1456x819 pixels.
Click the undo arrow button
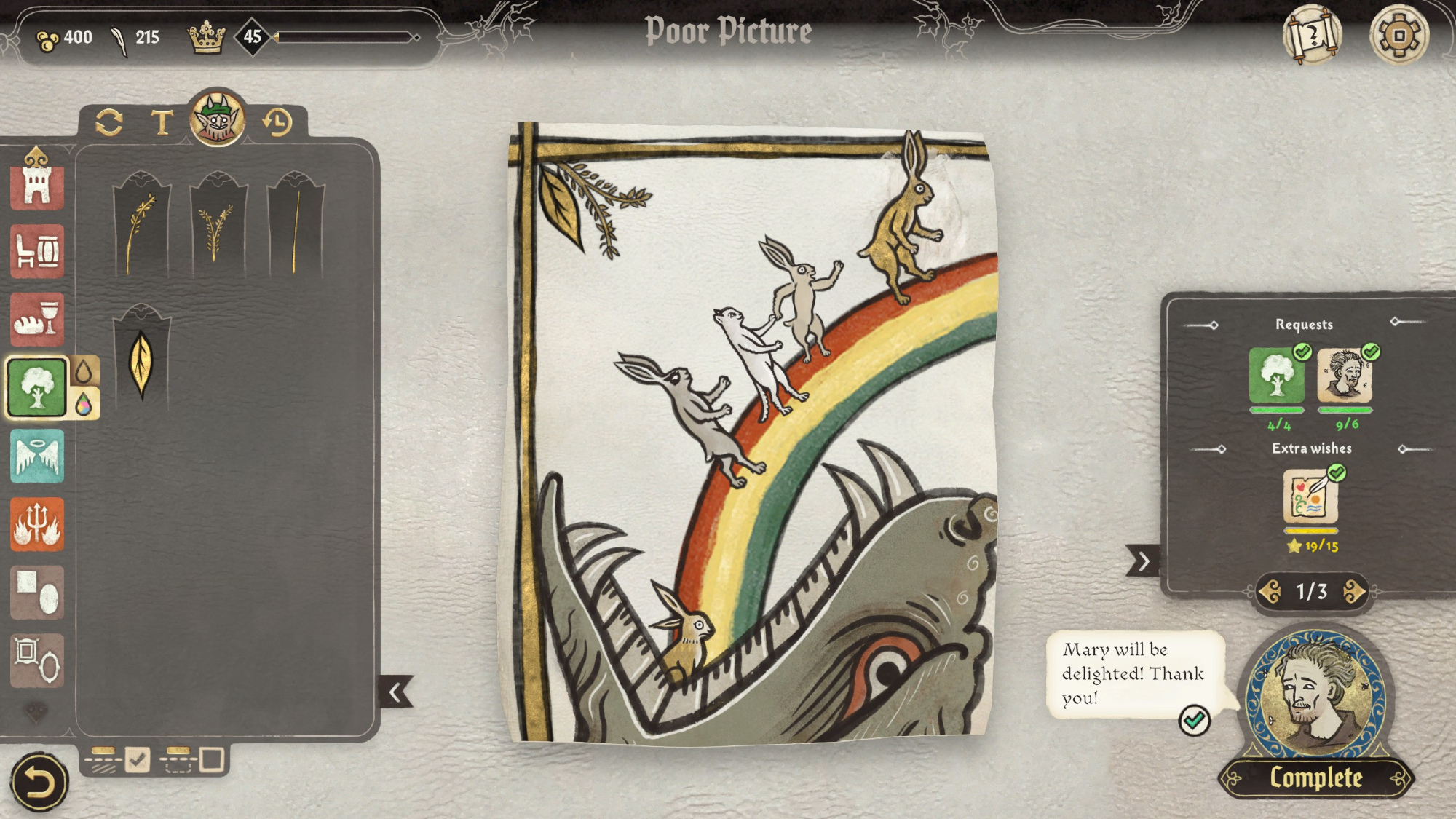pyautogui.click(x=38, y=783)
